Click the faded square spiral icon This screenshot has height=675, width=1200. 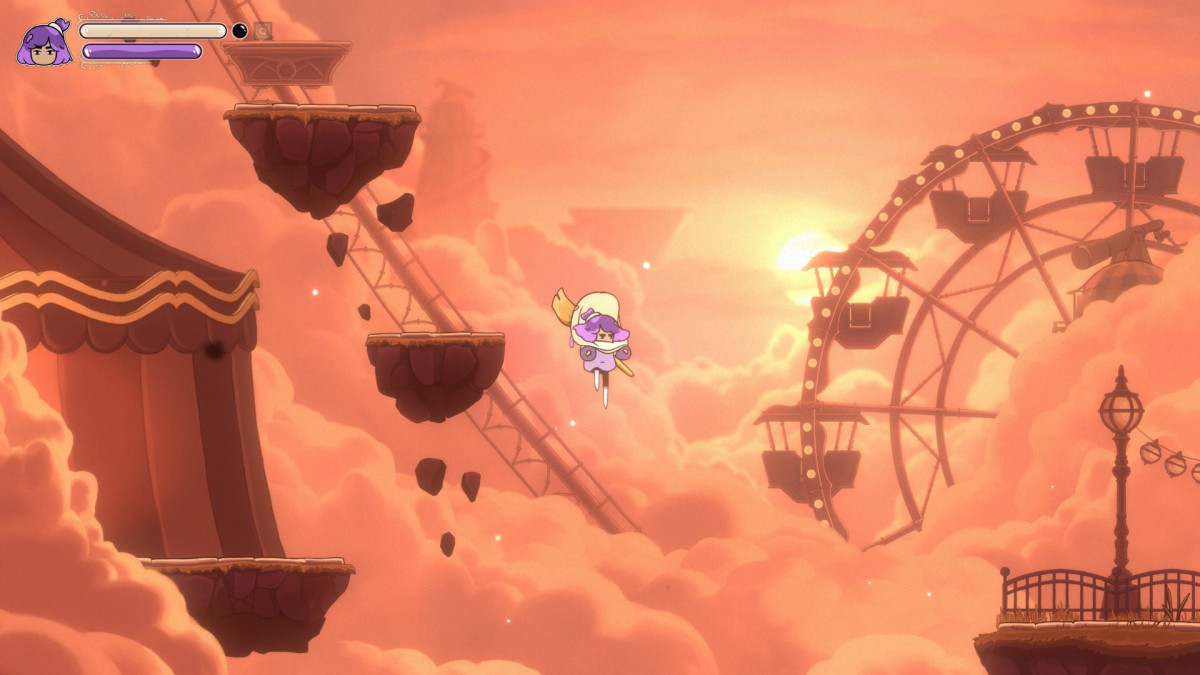[x=262, y=31]
